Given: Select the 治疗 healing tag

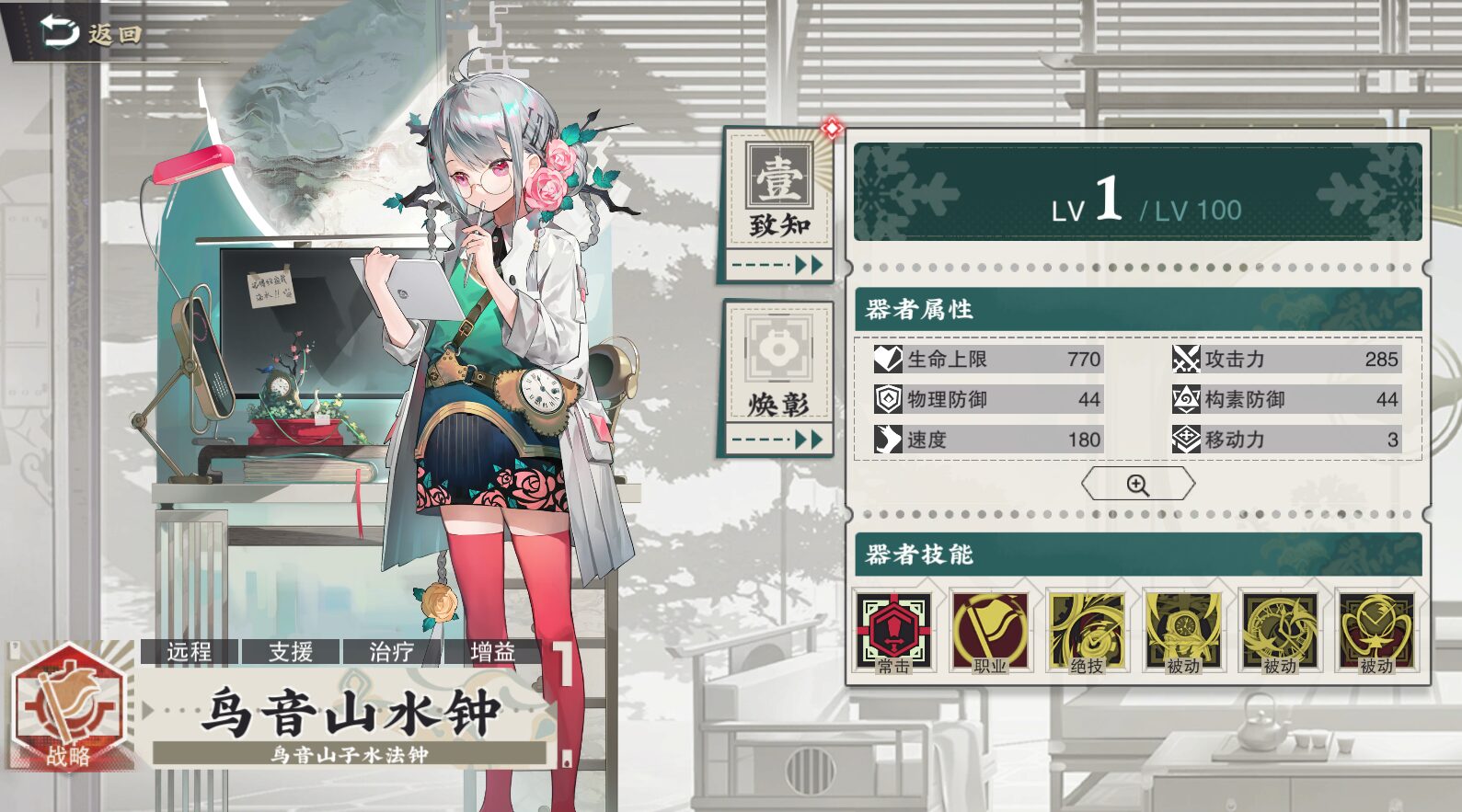Looking at the screenshot, I should click(x=392, y=651).
